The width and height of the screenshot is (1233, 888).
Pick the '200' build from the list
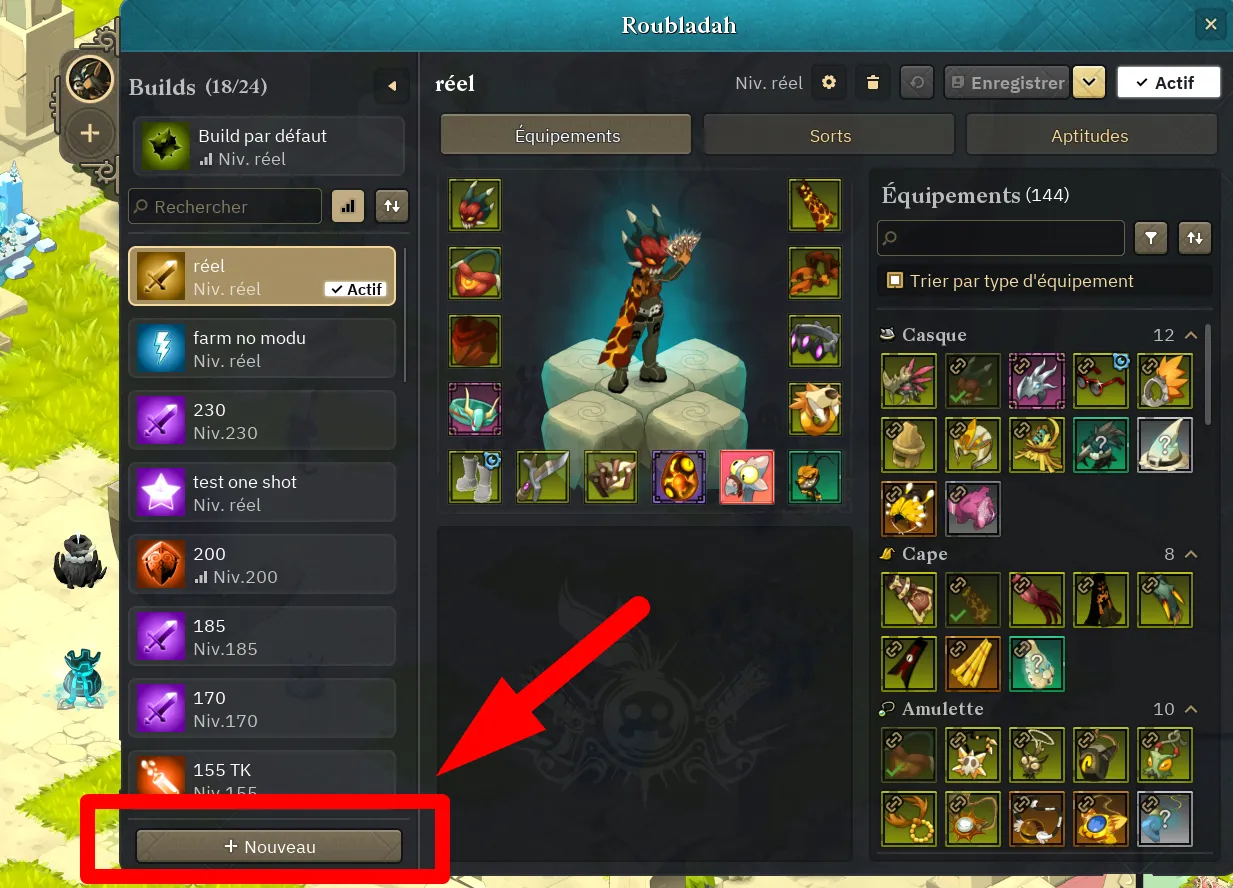[262, 565]
